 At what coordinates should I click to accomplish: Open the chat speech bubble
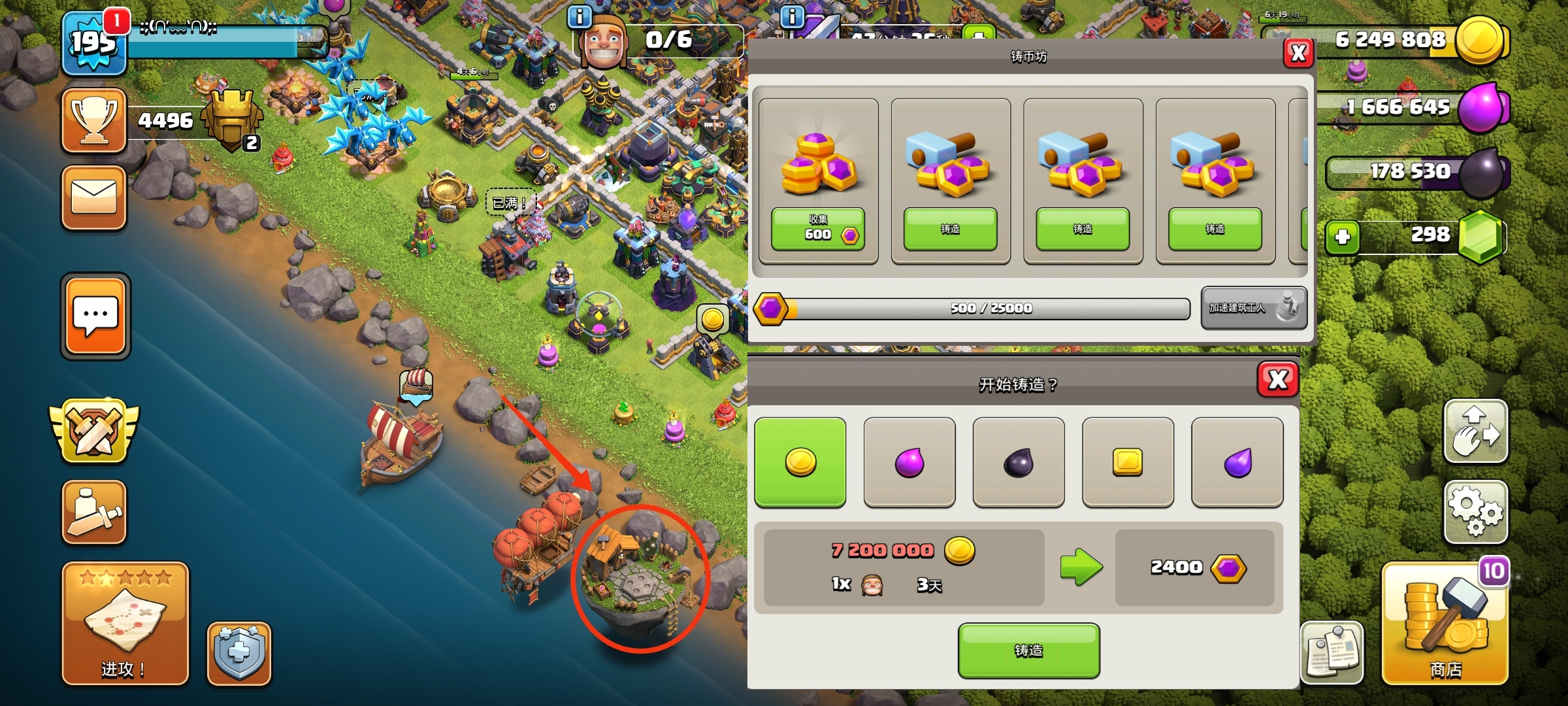pyautogui.click(x=96, y=316)
